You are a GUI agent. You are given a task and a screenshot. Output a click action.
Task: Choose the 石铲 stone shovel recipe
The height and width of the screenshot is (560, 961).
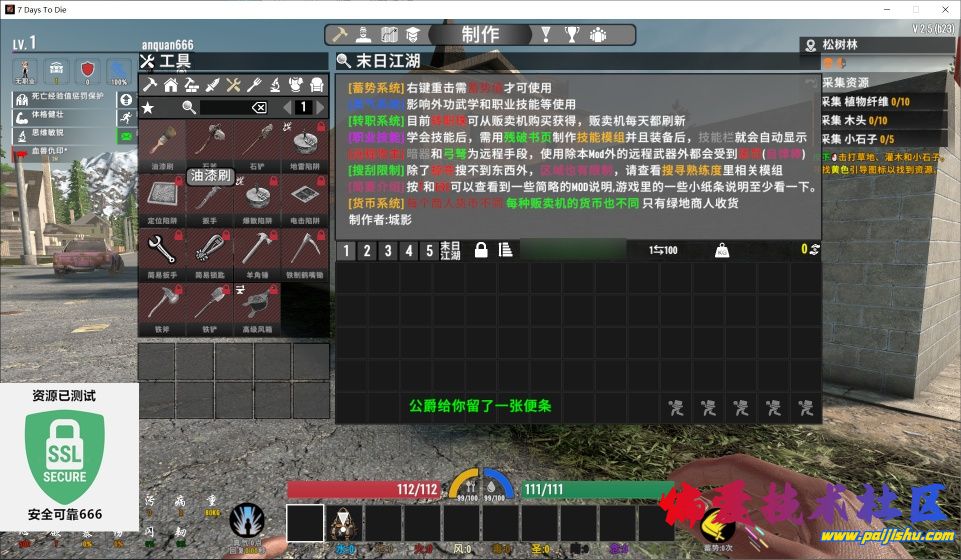click(258, 145)
